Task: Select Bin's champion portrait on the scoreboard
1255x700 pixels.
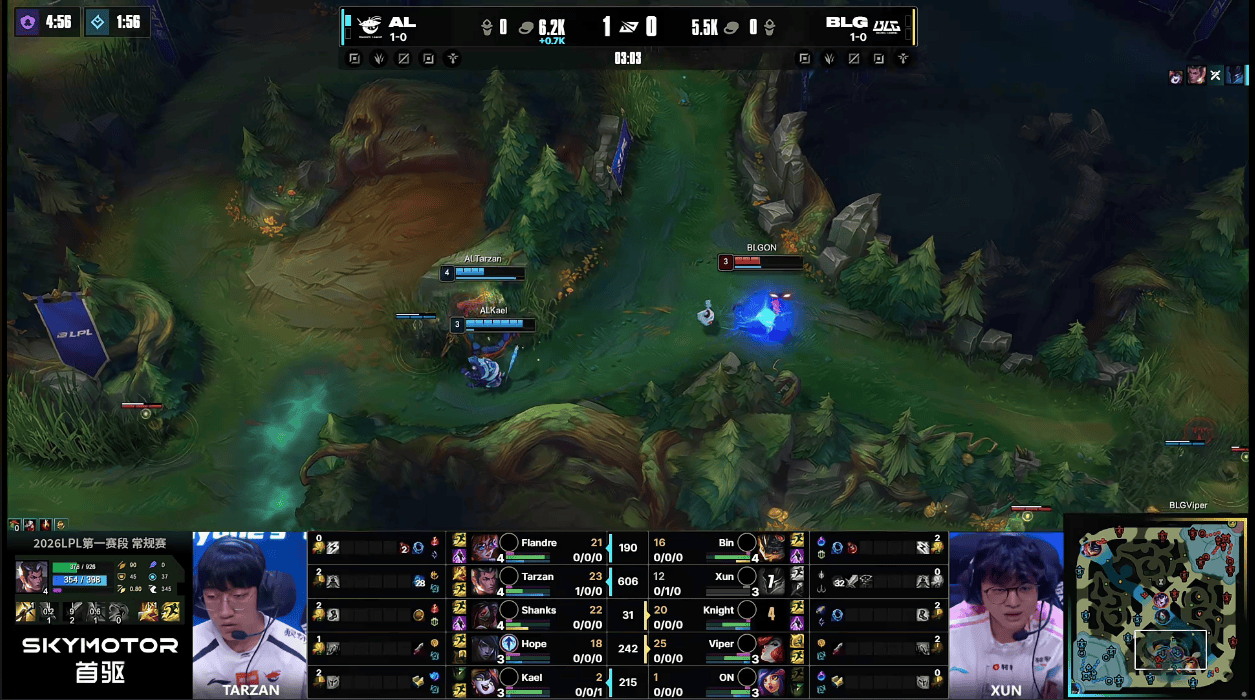Action: pos(772,548)
